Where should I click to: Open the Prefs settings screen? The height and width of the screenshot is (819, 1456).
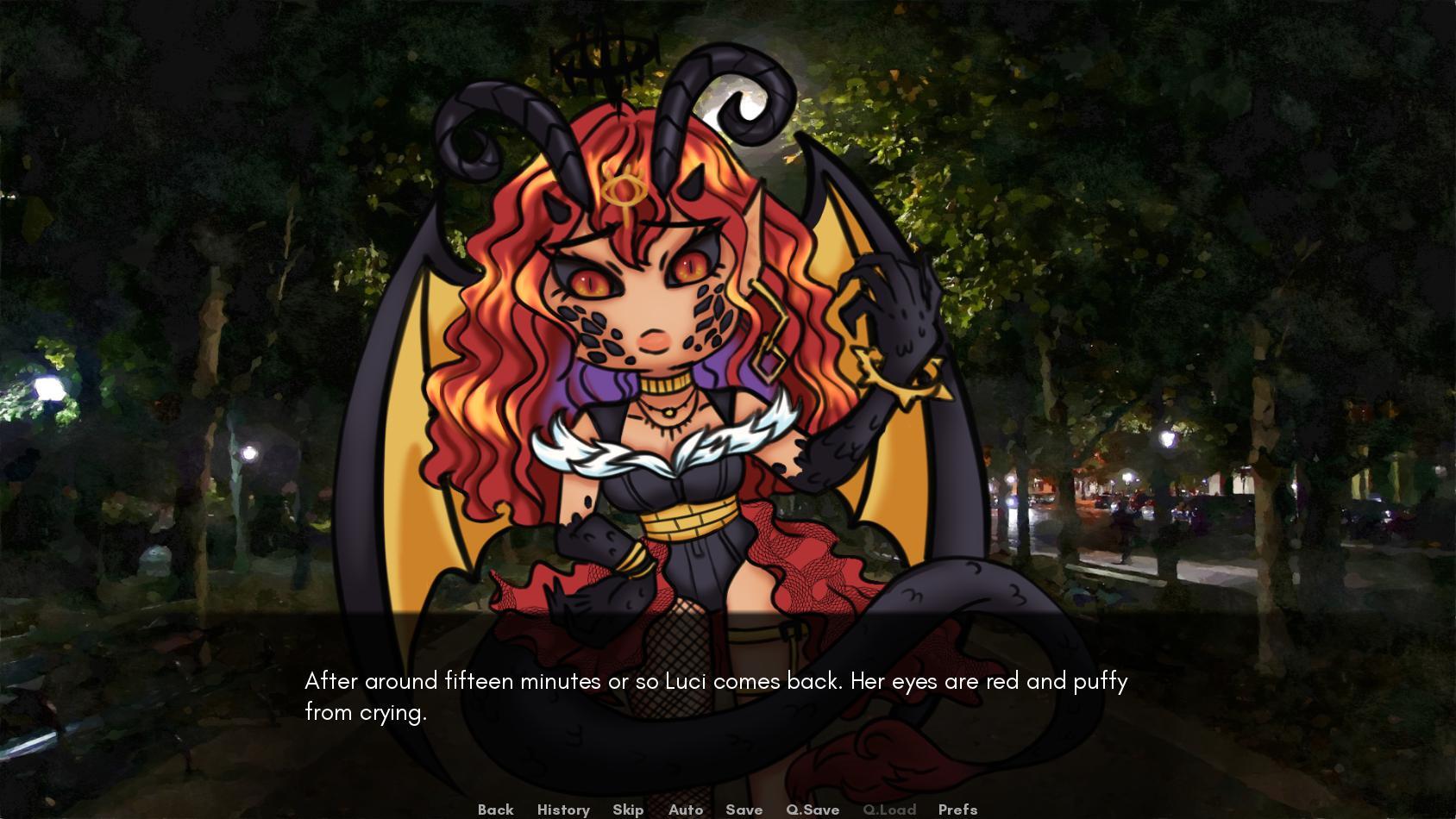957,810
